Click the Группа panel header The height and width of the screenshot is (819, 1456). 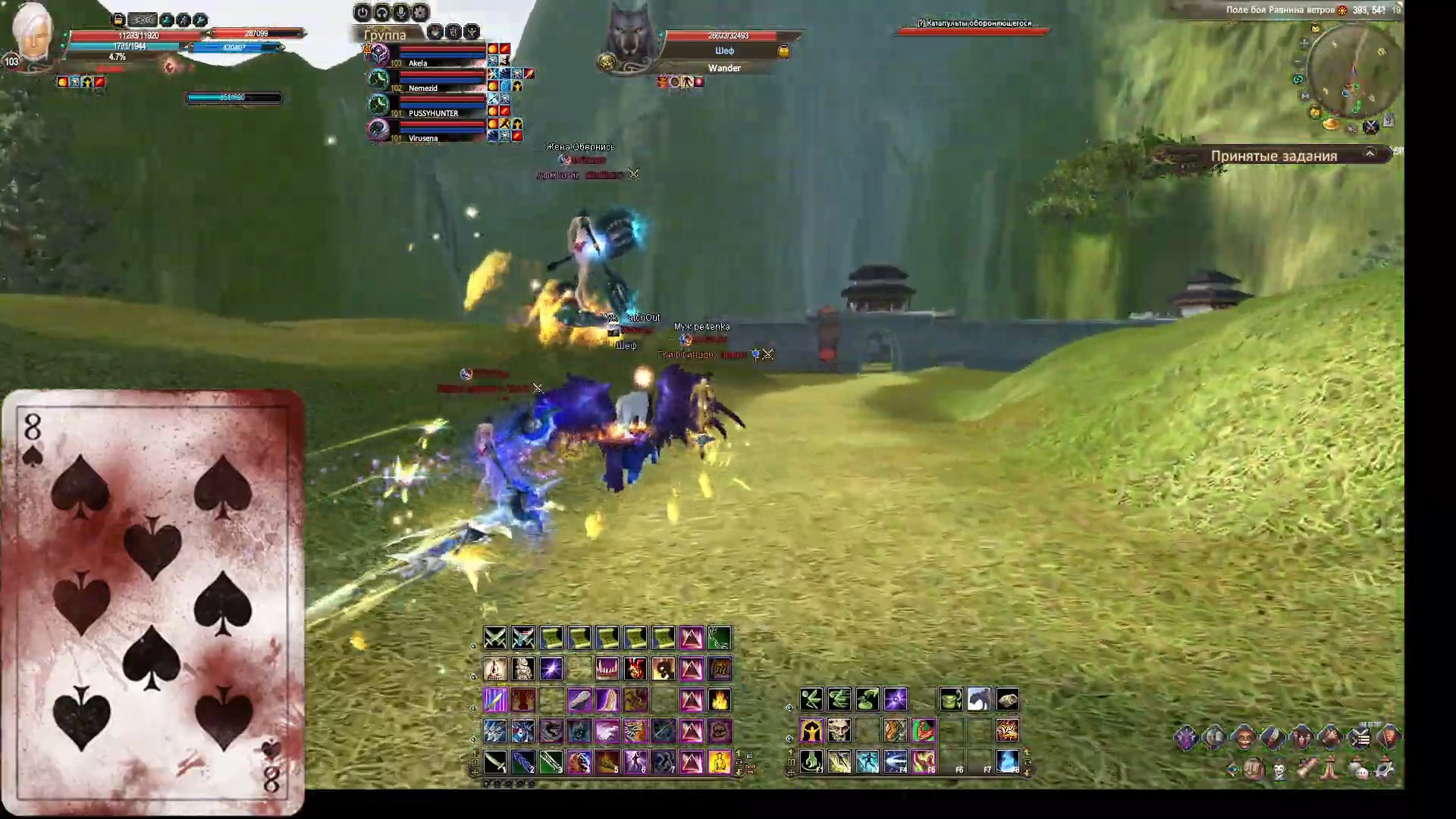tap(387, 34)
